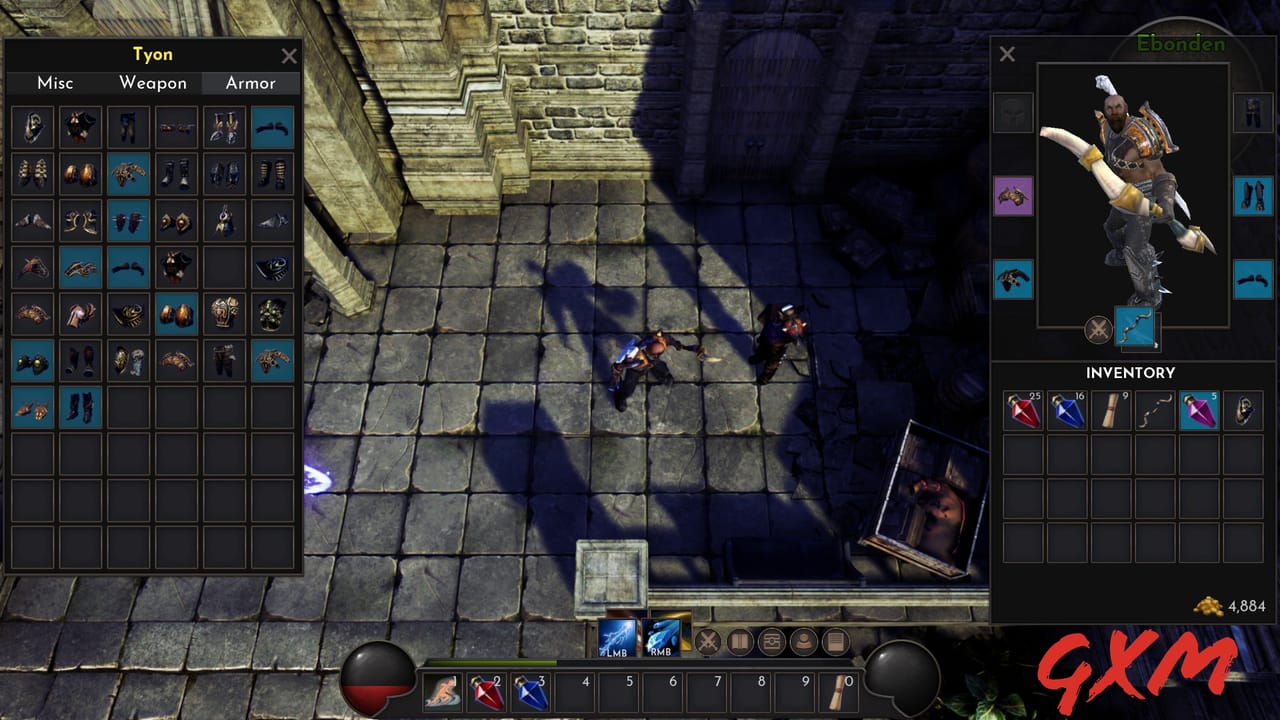Switch to the Misc tab in Tyon's shop
The height and width of the screenshot is (720, 1280).
pyautogui.click(x=55, y=83)
